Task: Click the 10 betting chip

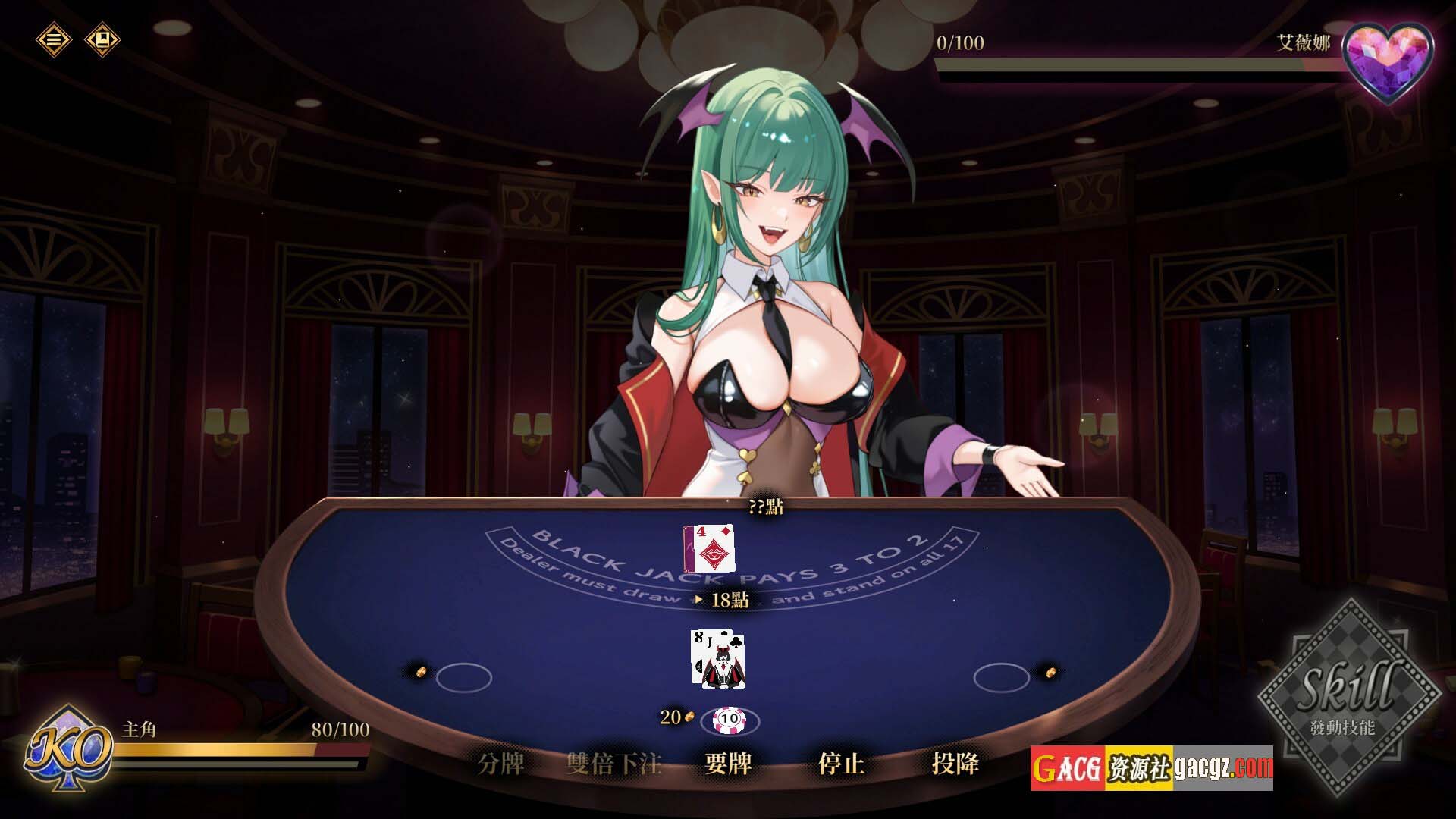Action: [x=730, y=718]
